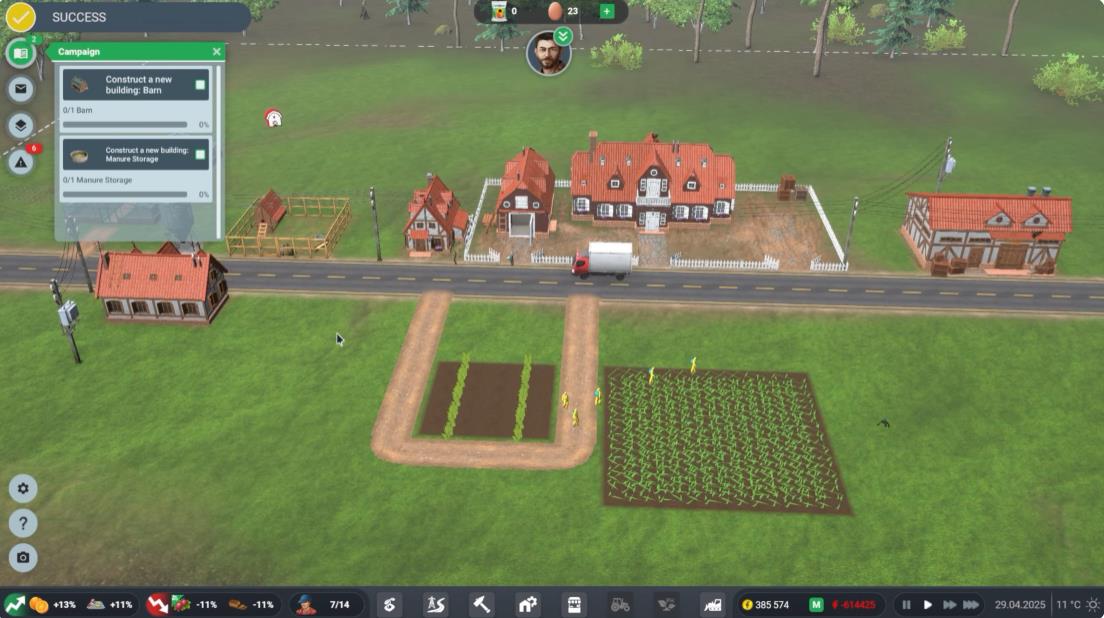This screenshot has height=618, width=1104.
Task: Open the green trend statistics icon
Action: pyautogui.click(x=15, y=604)
